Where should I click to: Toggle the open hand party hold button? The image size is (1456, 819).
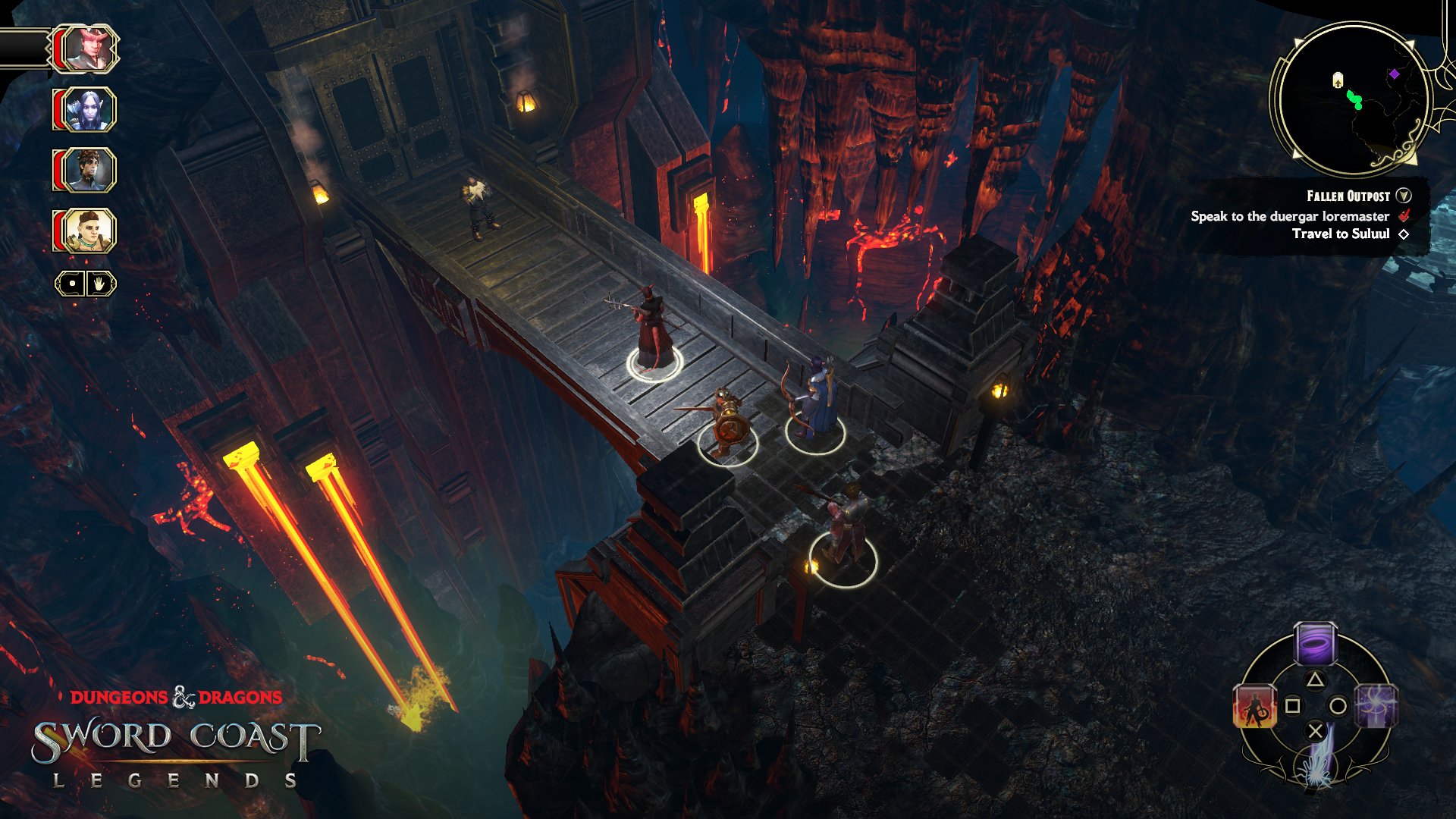pyautogui.click(x=99, y=284)
